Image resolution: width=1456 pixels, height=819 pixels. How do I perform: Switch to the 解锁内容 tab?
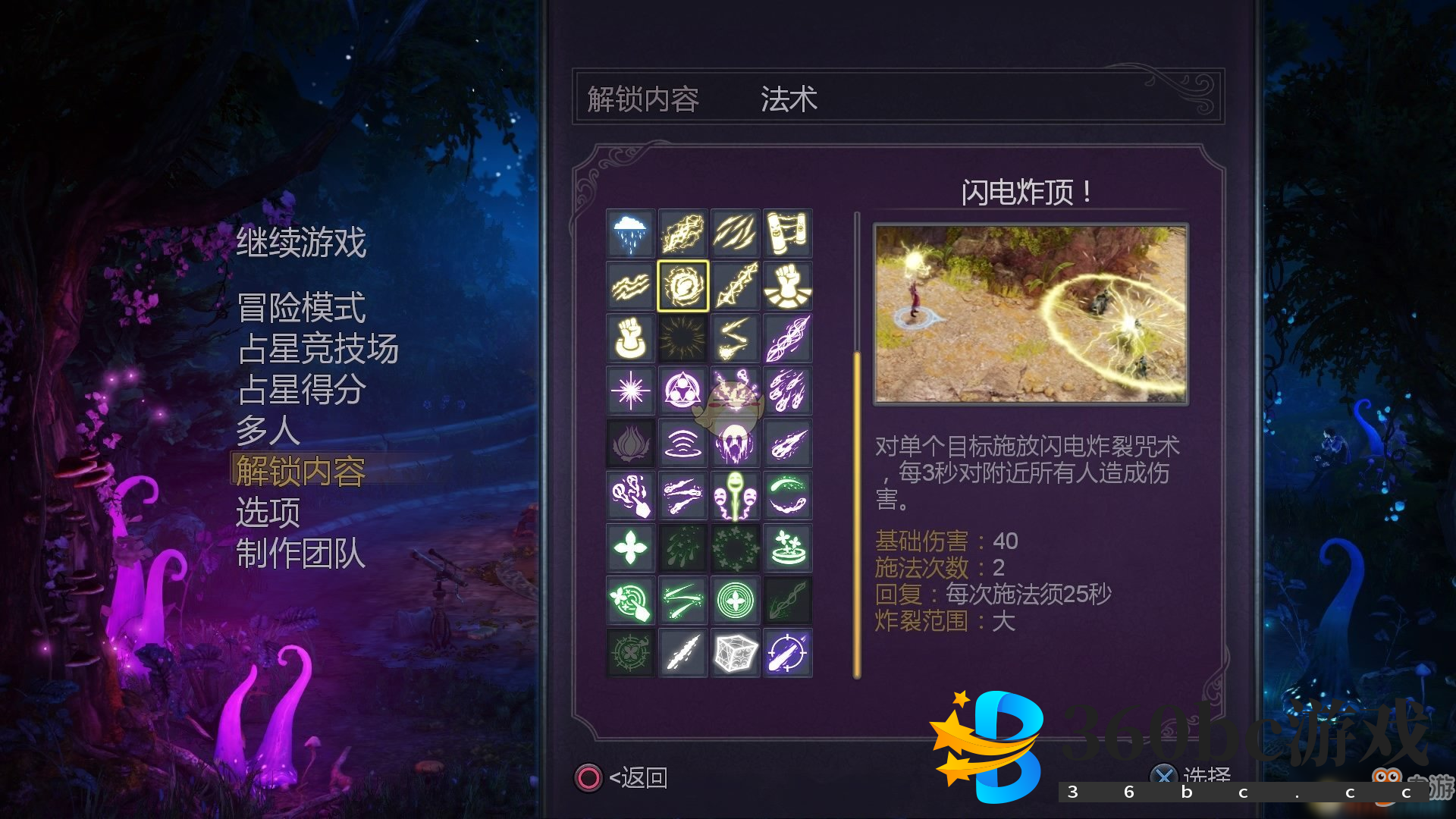point(643,99)
